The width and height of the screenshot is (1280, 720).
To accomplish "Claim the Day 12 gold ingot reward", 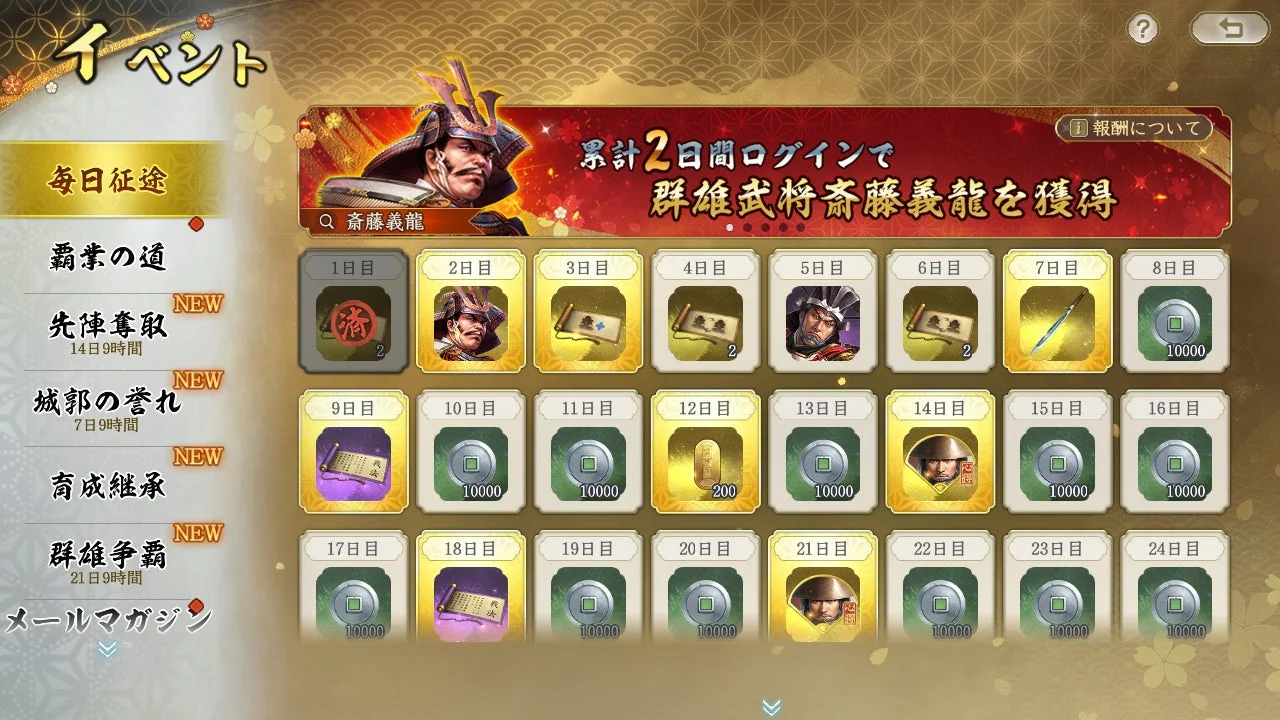I will click(x=706, y=462).
